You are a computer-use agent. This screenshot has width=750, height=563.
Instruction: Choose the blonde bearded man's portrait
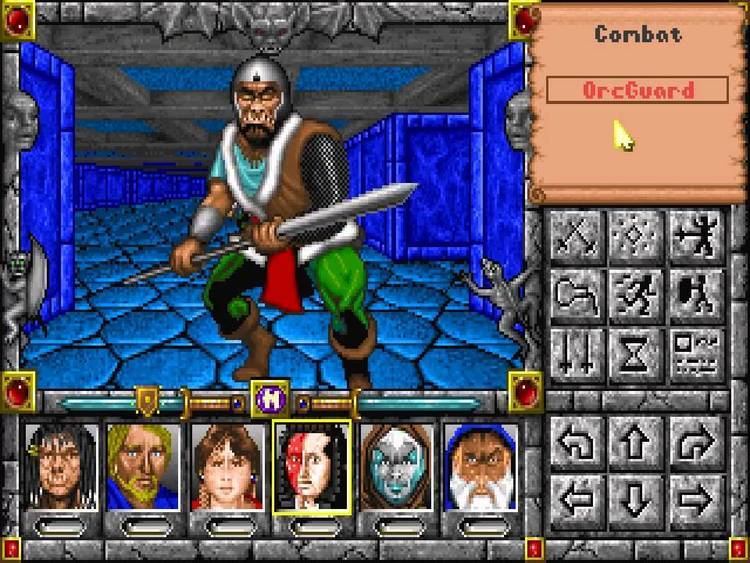point(144,466)
